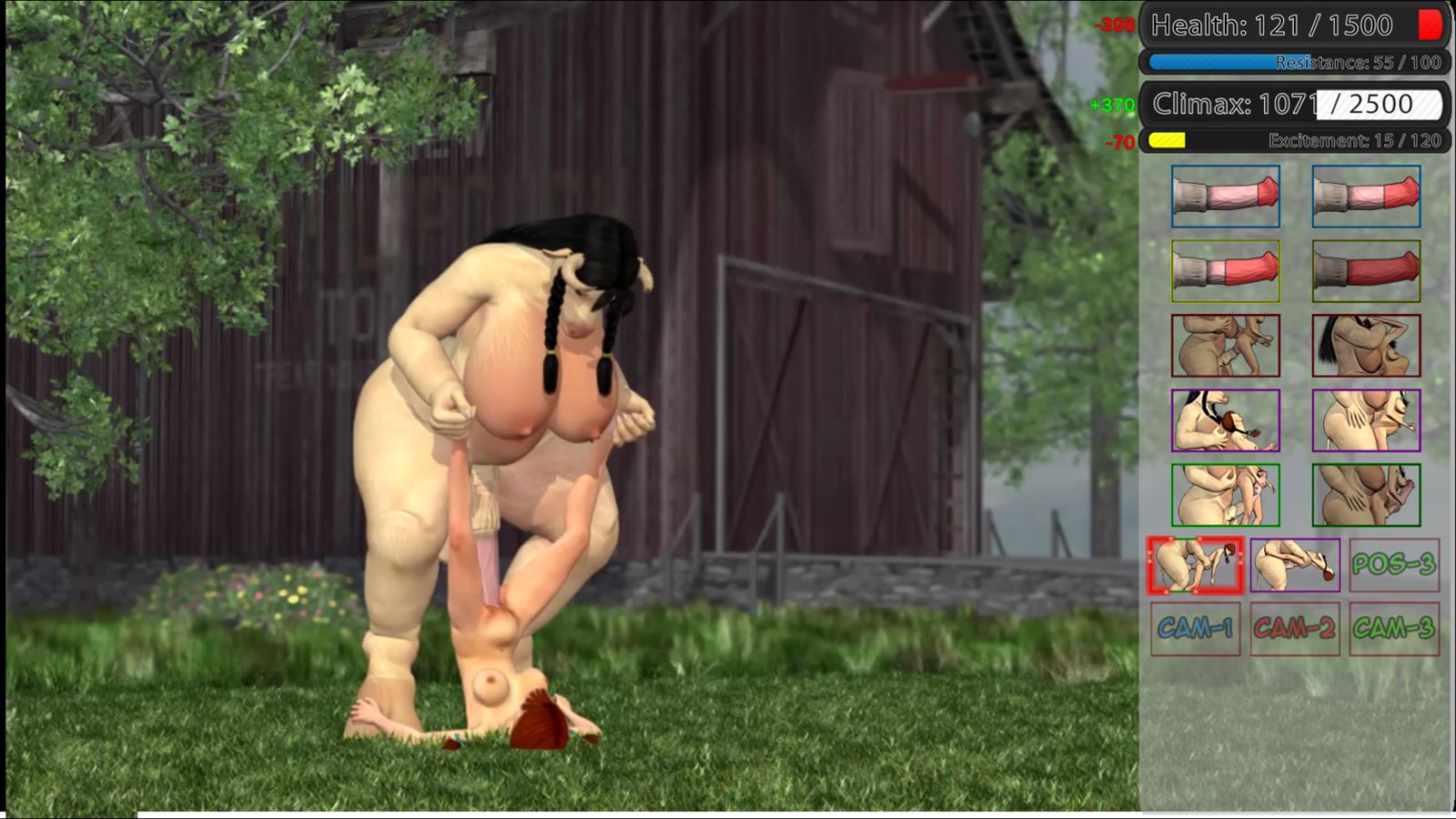
Task: Pick the right-side red penis variant icon
Action: (1364, 269)
